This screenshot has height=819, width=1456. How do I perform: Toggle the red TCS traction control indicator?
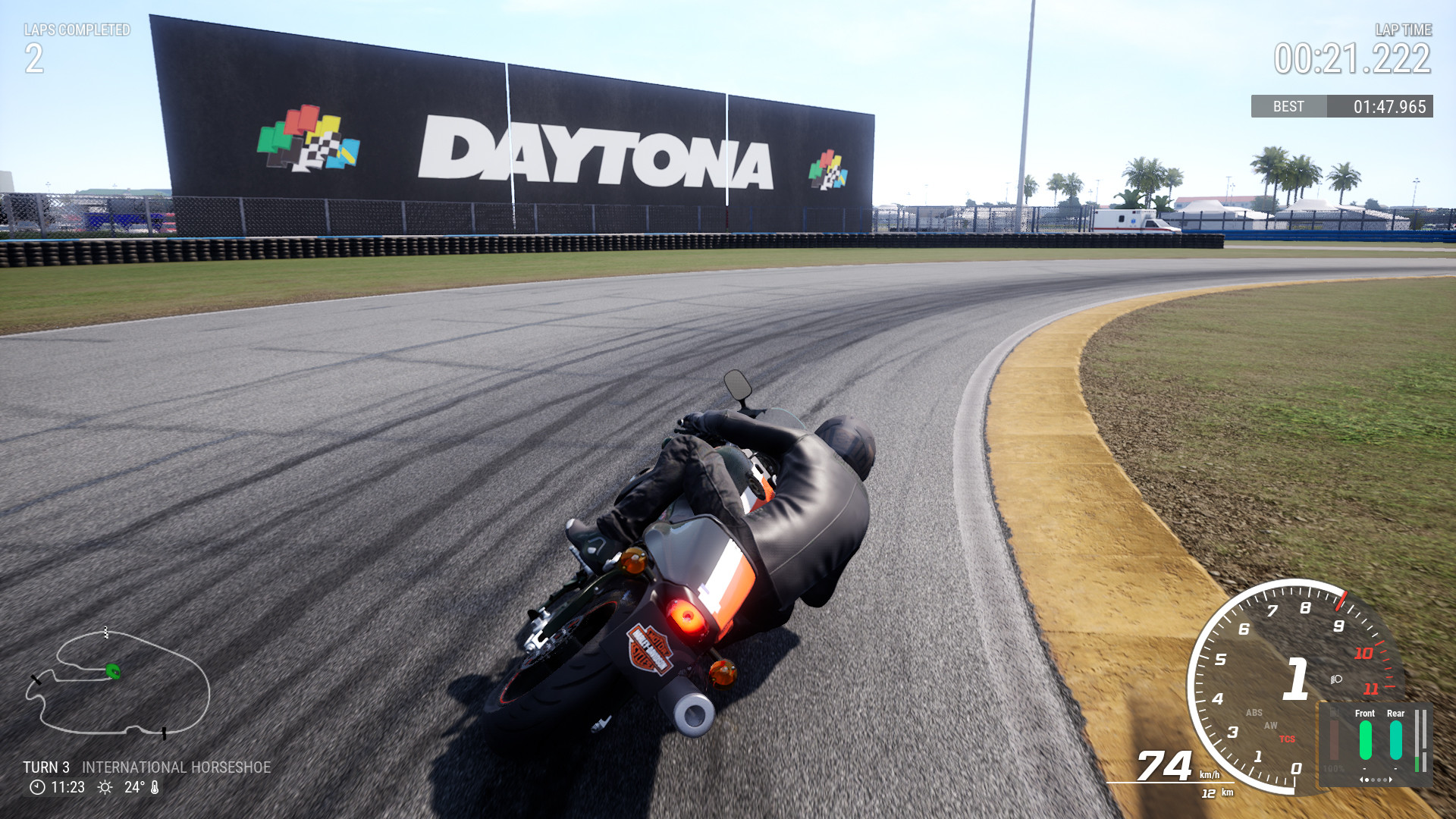tap(1287, 739)
